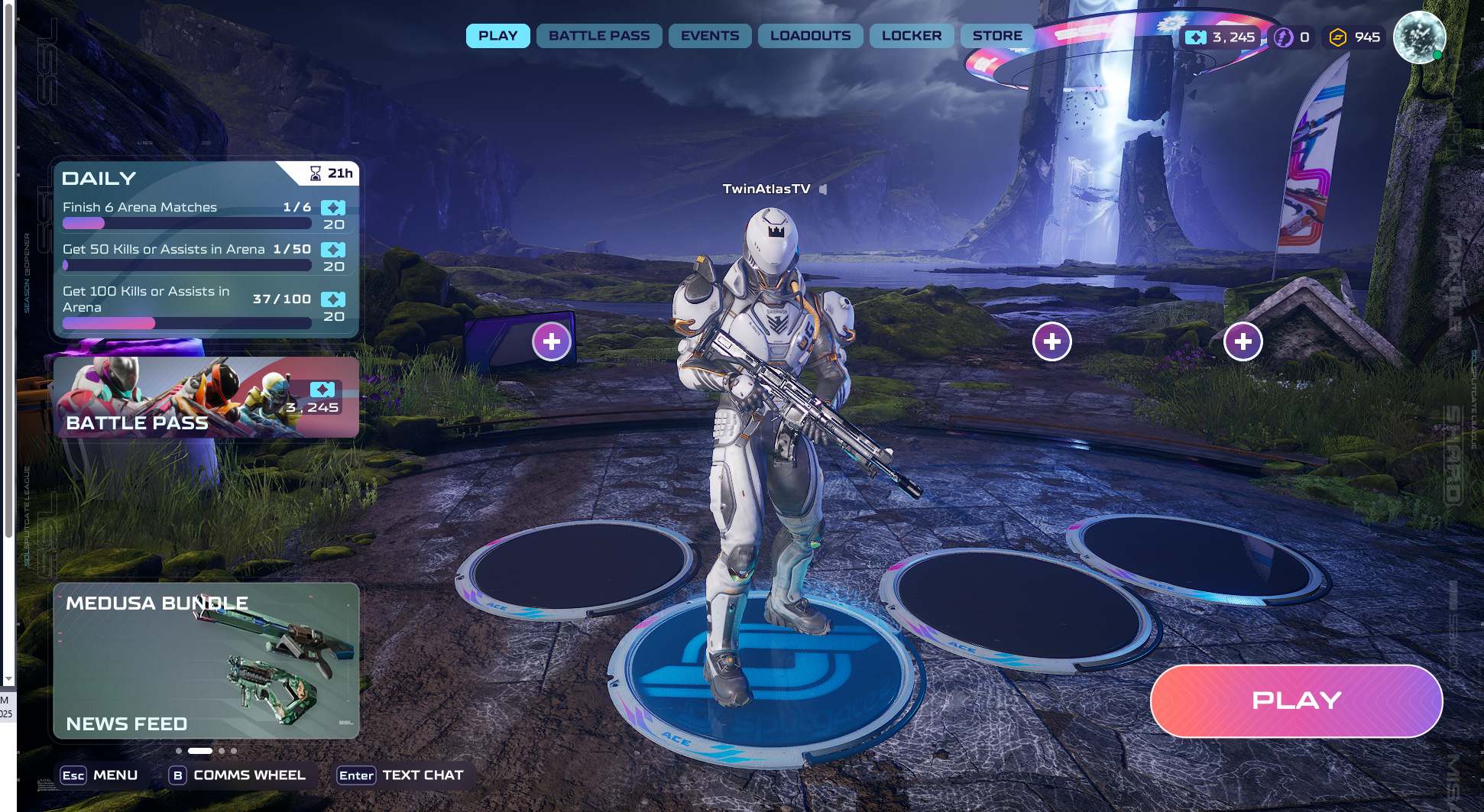1484x812 pixels.
Task: Open Text Chat
Action: pyautogui.click(x=401, y=775)
